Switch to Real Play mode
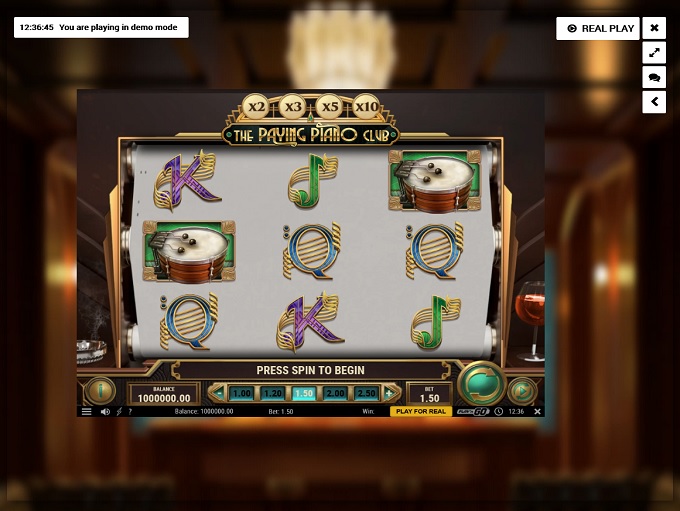Image resolution: width=680 pixels, height=511 pixels. (x=600, y=28)
